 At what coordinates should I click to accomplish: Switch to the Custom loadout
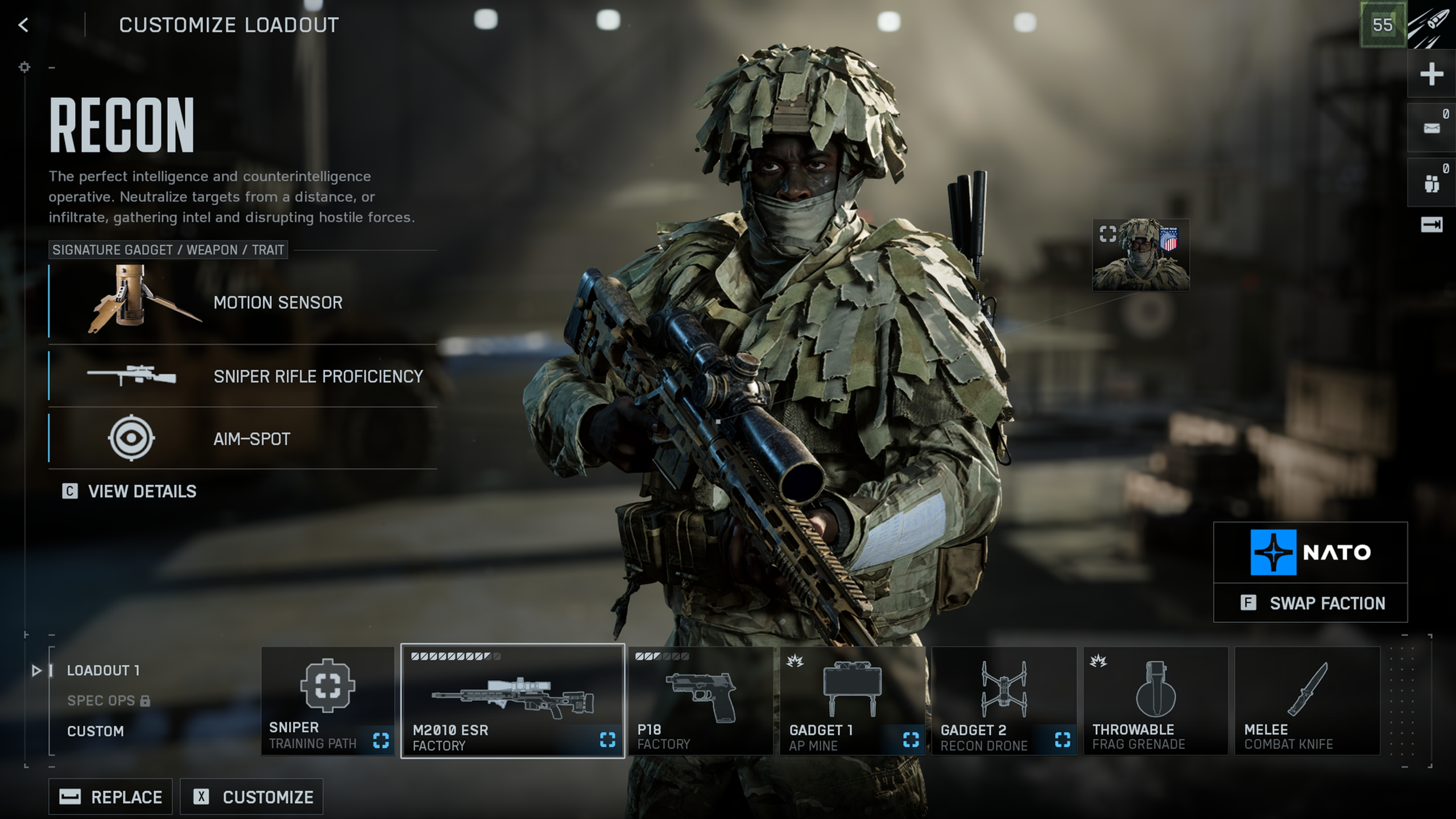click(x=96, y=731)
